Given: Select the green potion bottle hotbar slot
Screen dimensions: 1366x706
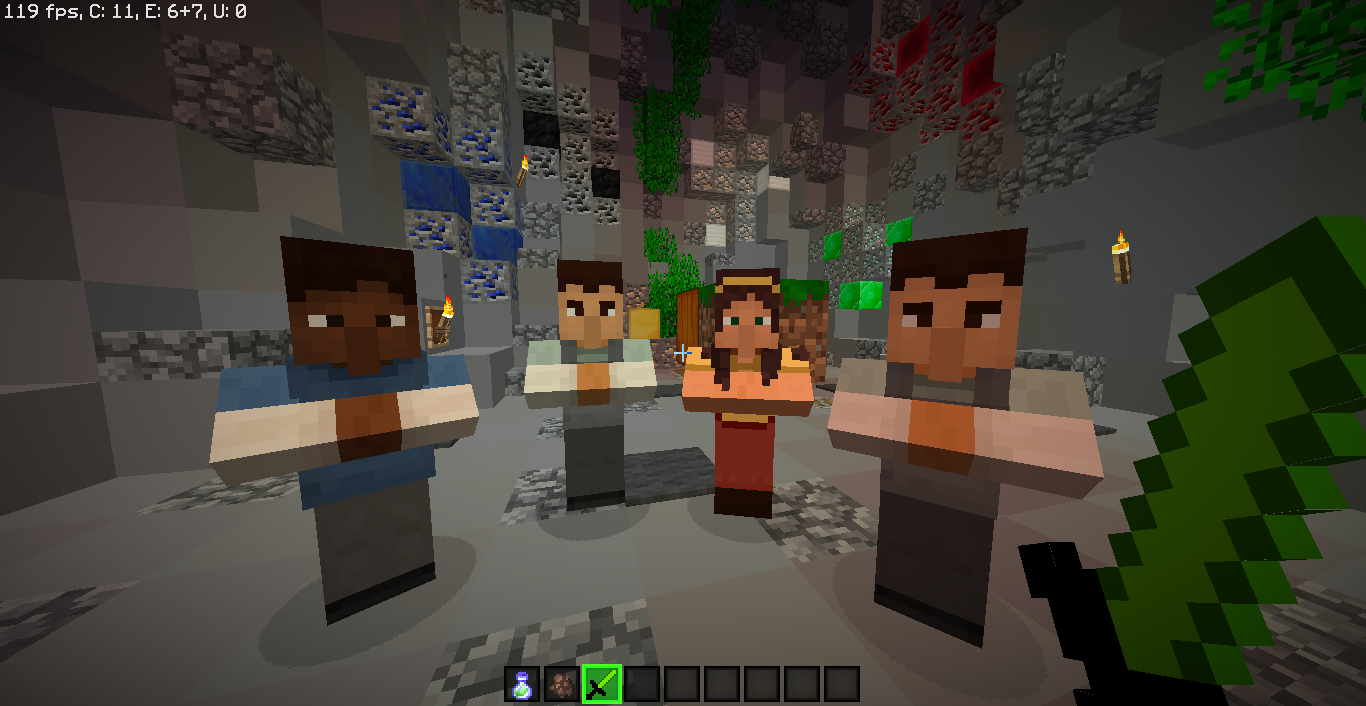Looking at the screenshot, I should pos(522,684).
